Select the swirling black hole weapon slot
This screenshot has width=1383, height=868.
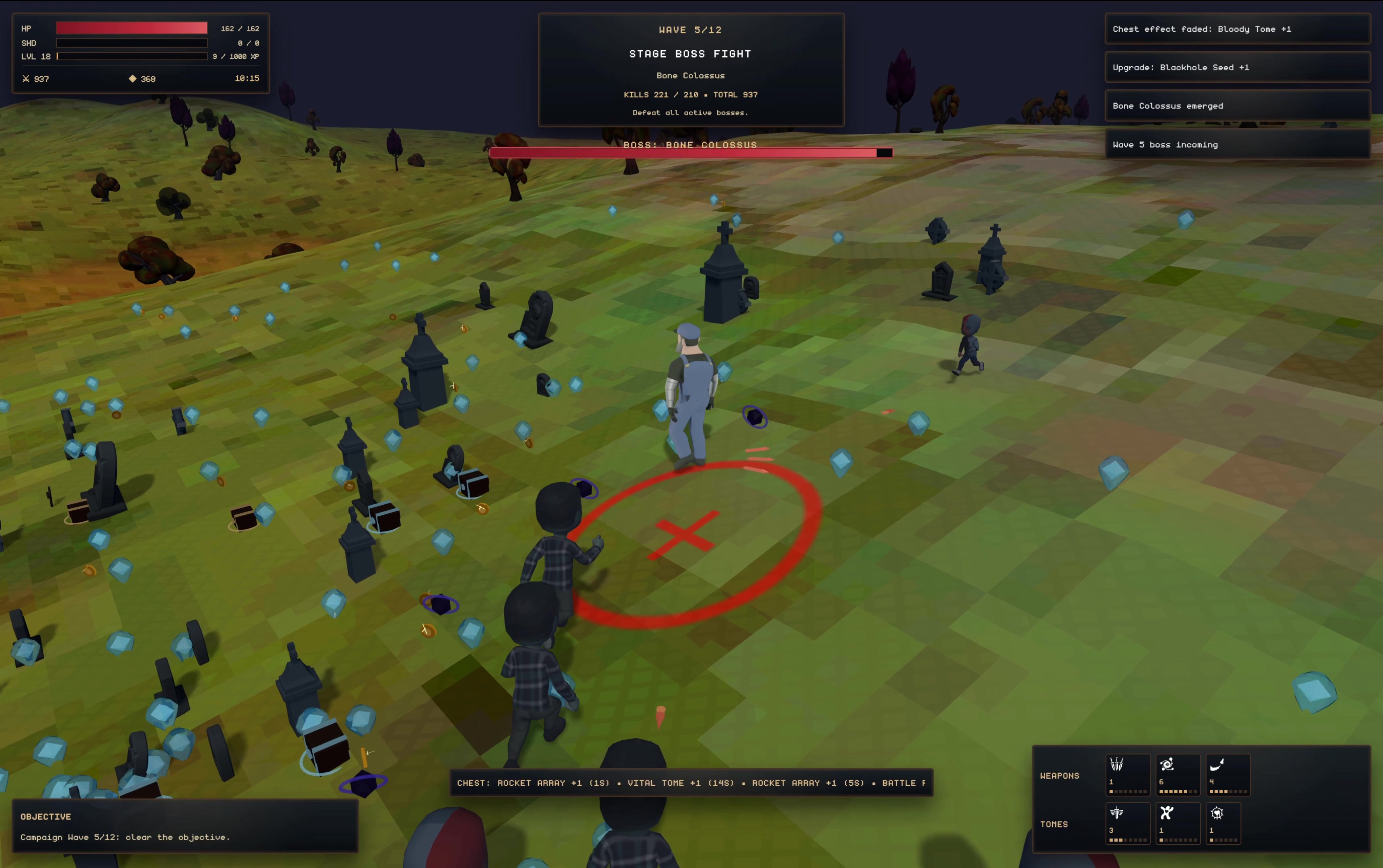pos(1178,774)
